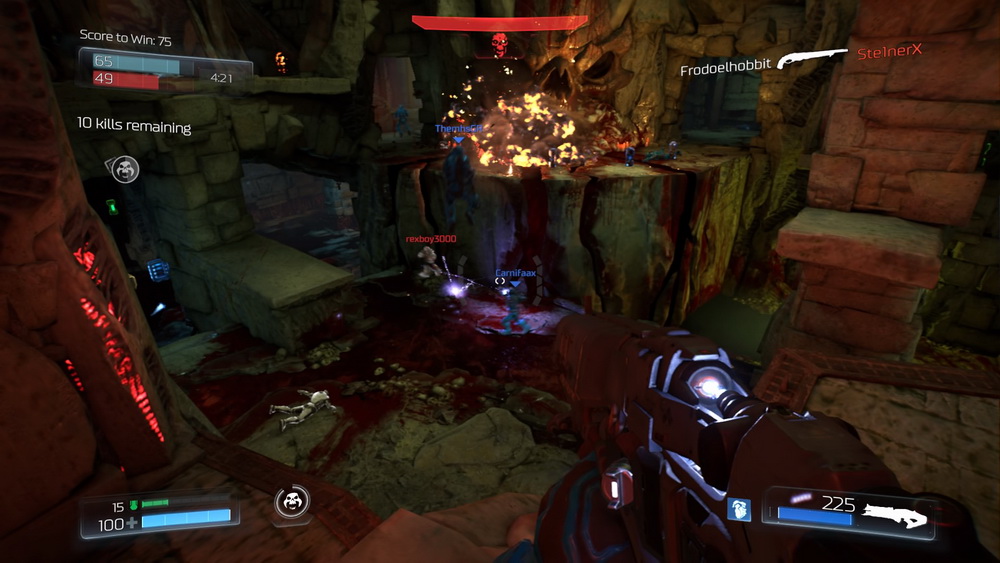Click the red skull icon at top center
The height and width of the screenshot is (563, 1000).
coord(498,44)
